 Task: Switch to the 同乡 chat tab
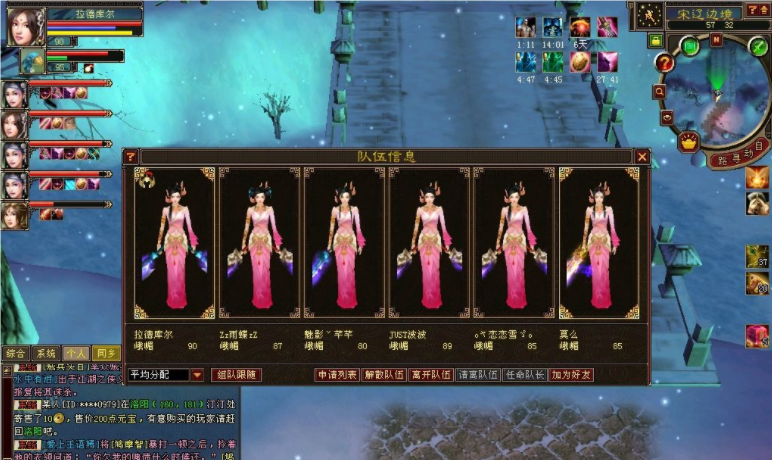[x=106, y=353]
